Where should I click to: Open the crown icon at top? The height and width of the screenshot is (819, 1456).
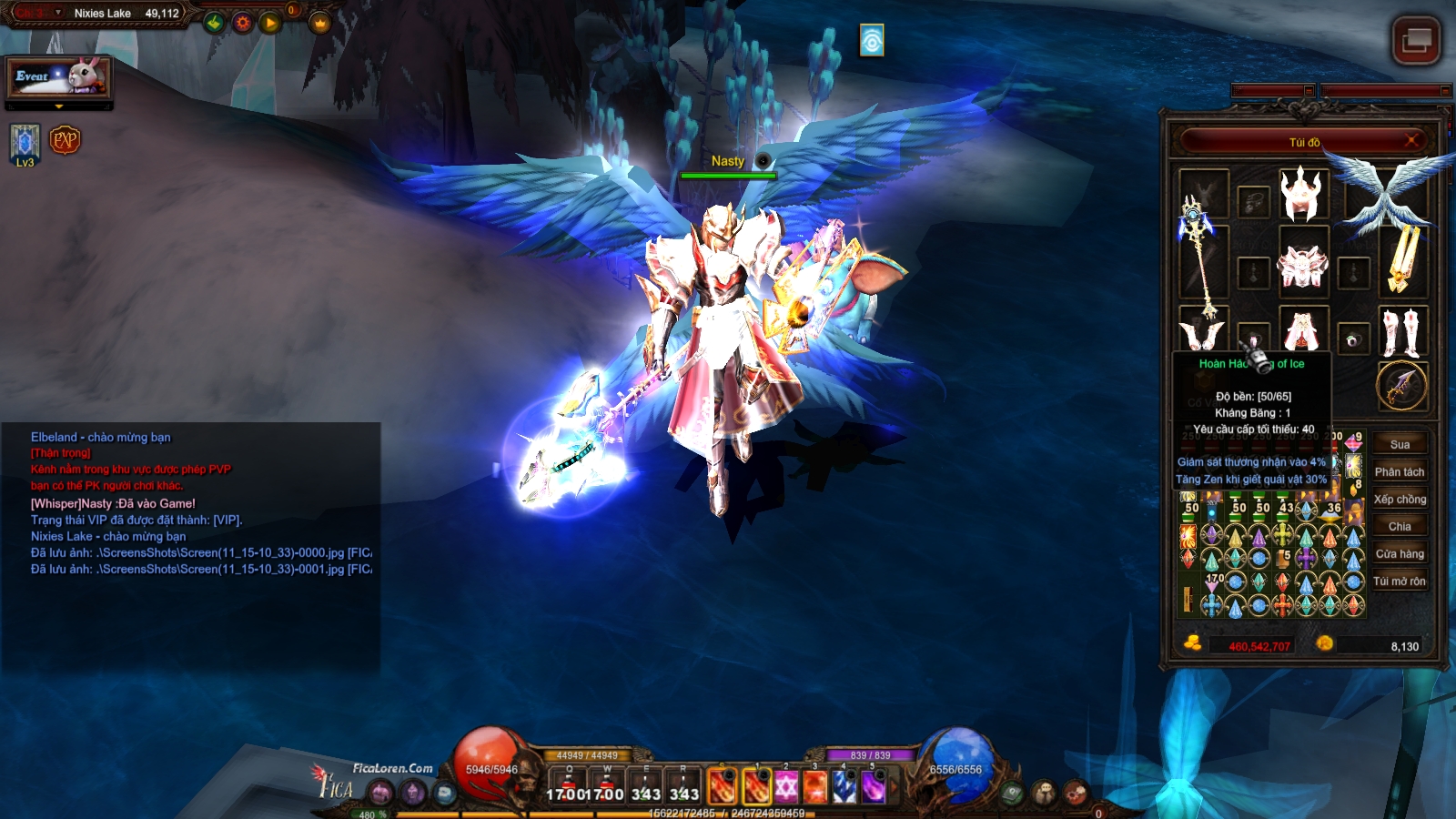click(x=319, y=23)
